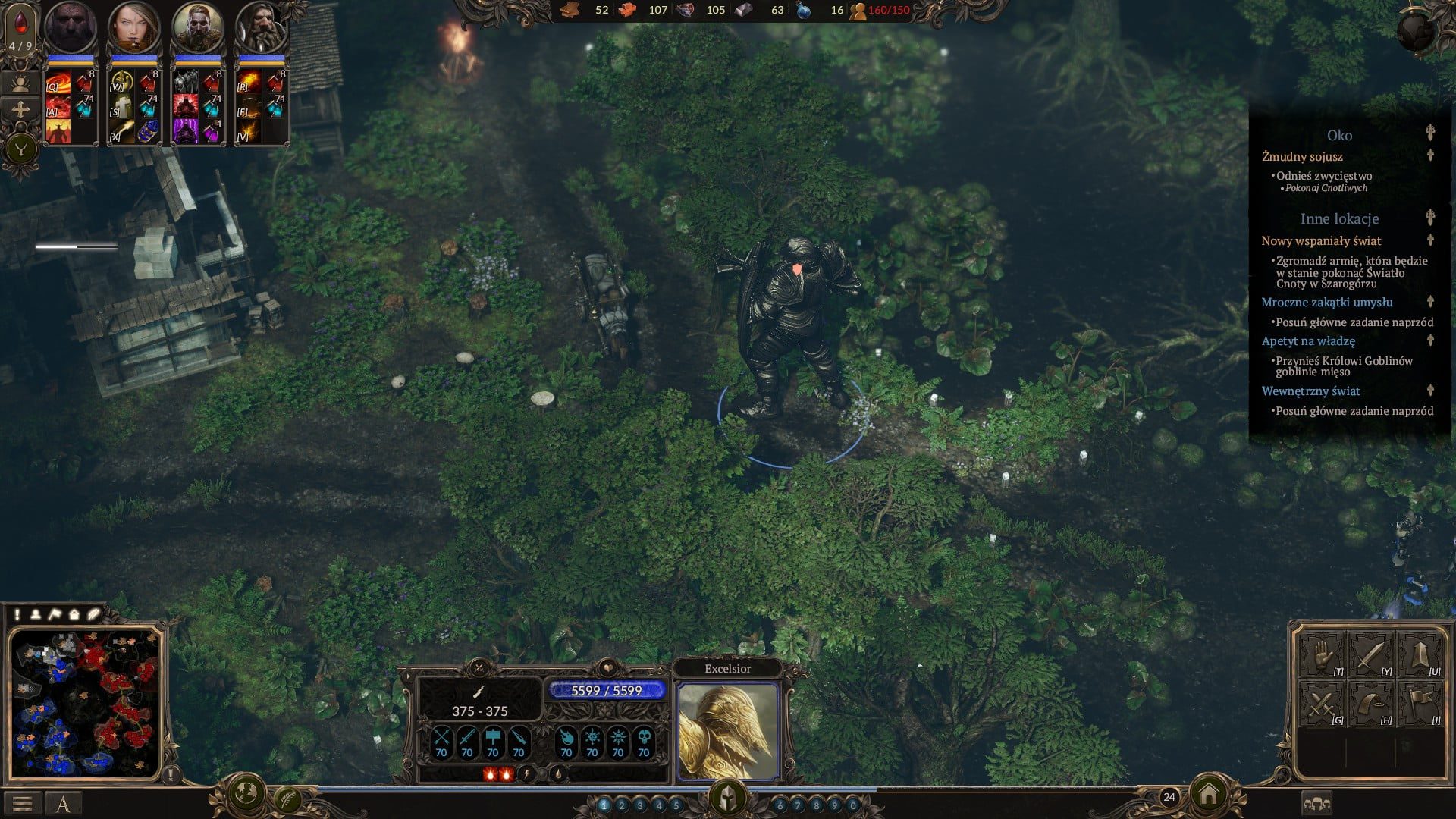Open the world globe button

coord(246,794)
